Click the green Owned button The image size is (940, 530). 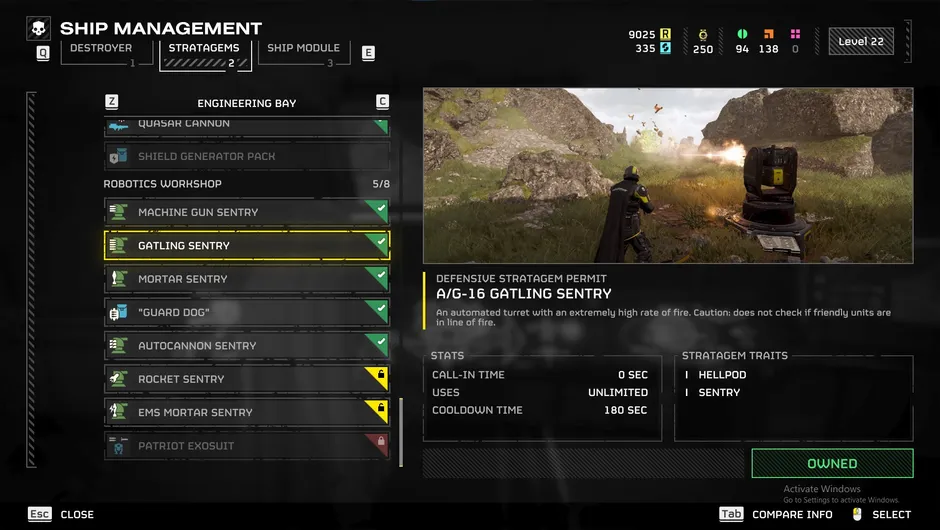click(x=832, y=464)
